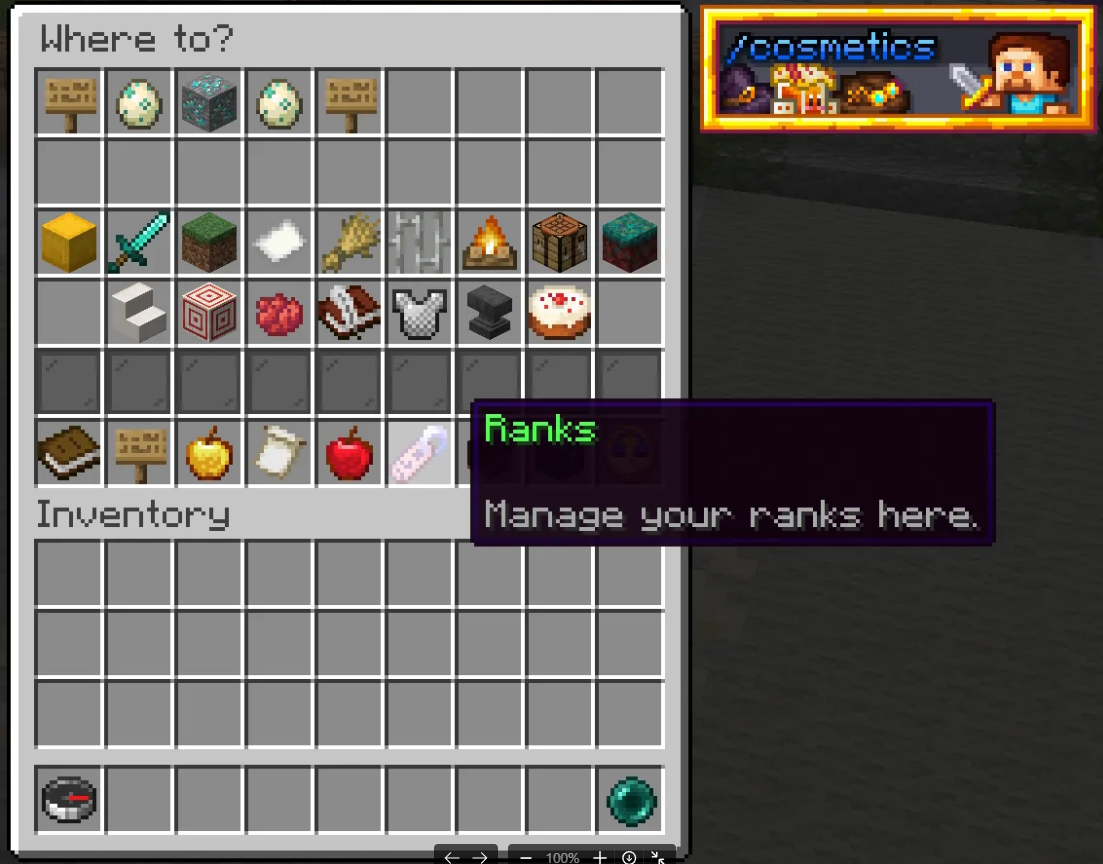Click the red apple item
1103x864 pixels.
pyautogui.click(x=349, y=453)
